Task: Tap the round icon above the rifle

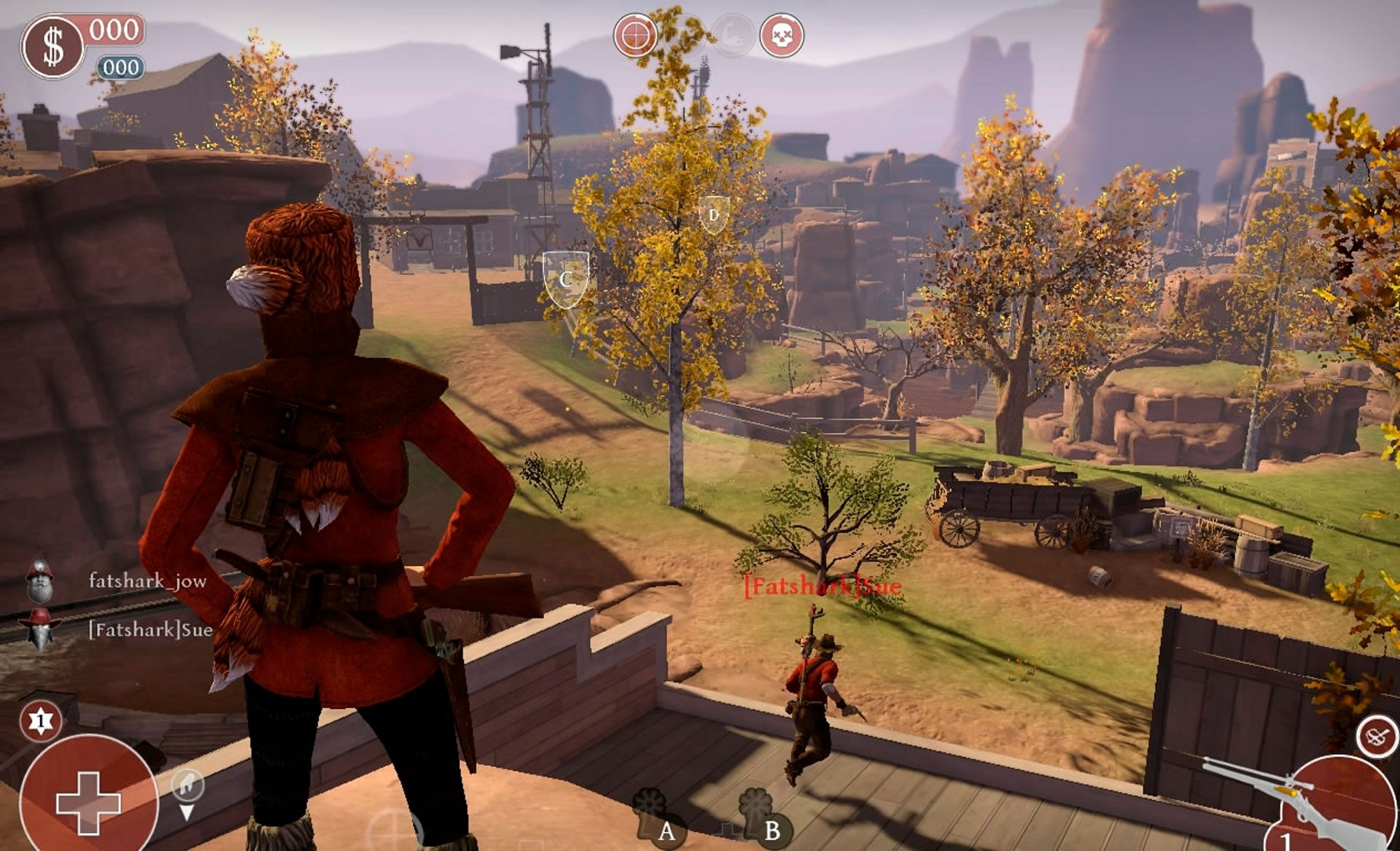Action: [x=1377, y=737]
